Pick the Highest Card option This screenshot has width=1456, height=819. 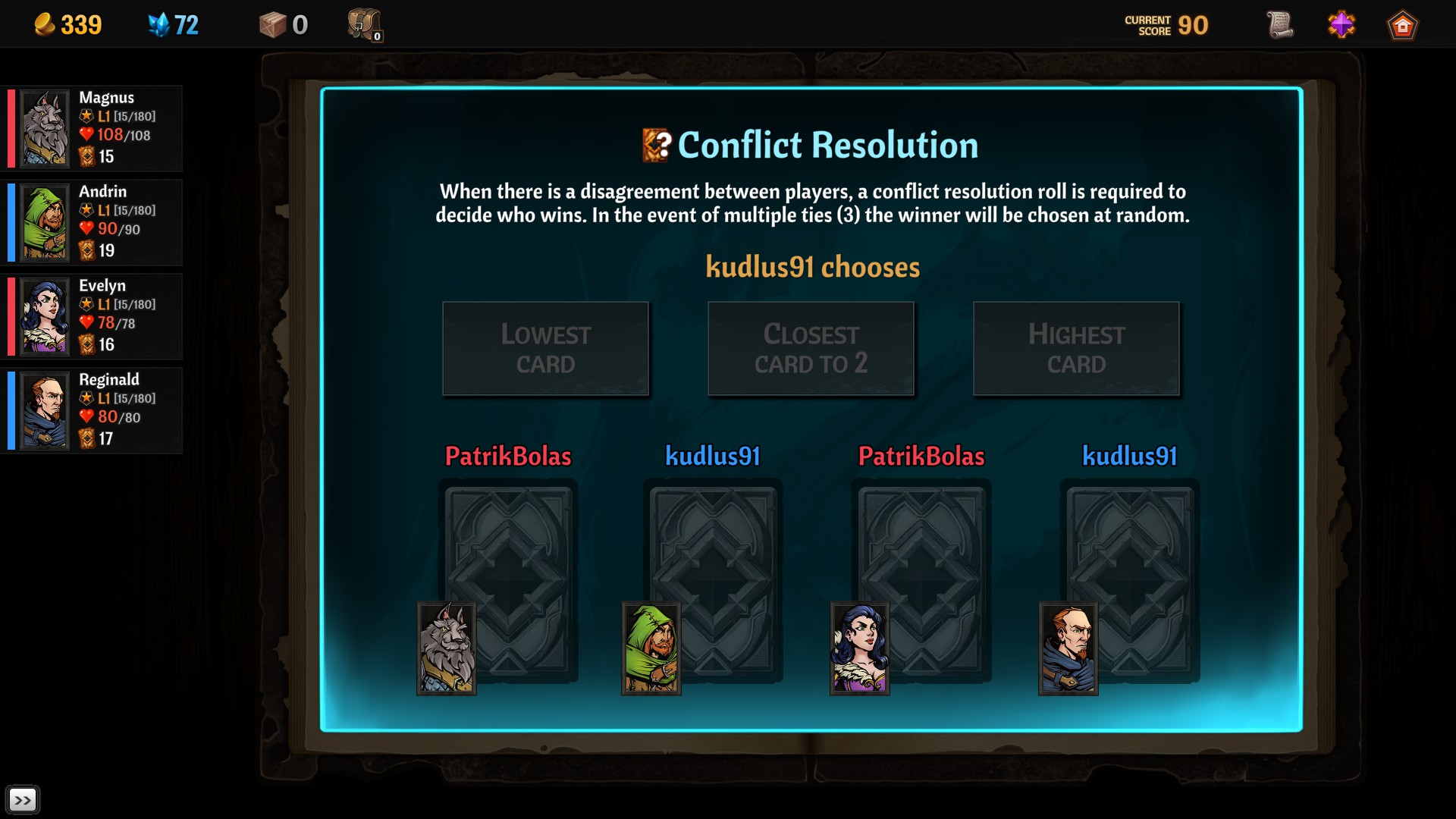1076,349
